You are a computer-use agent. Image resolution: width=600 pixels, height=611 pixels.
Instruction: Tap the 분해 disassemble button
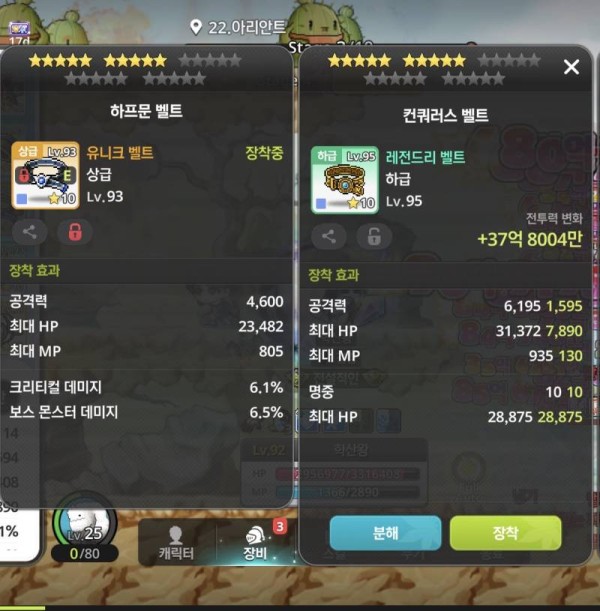click(385, 533)
